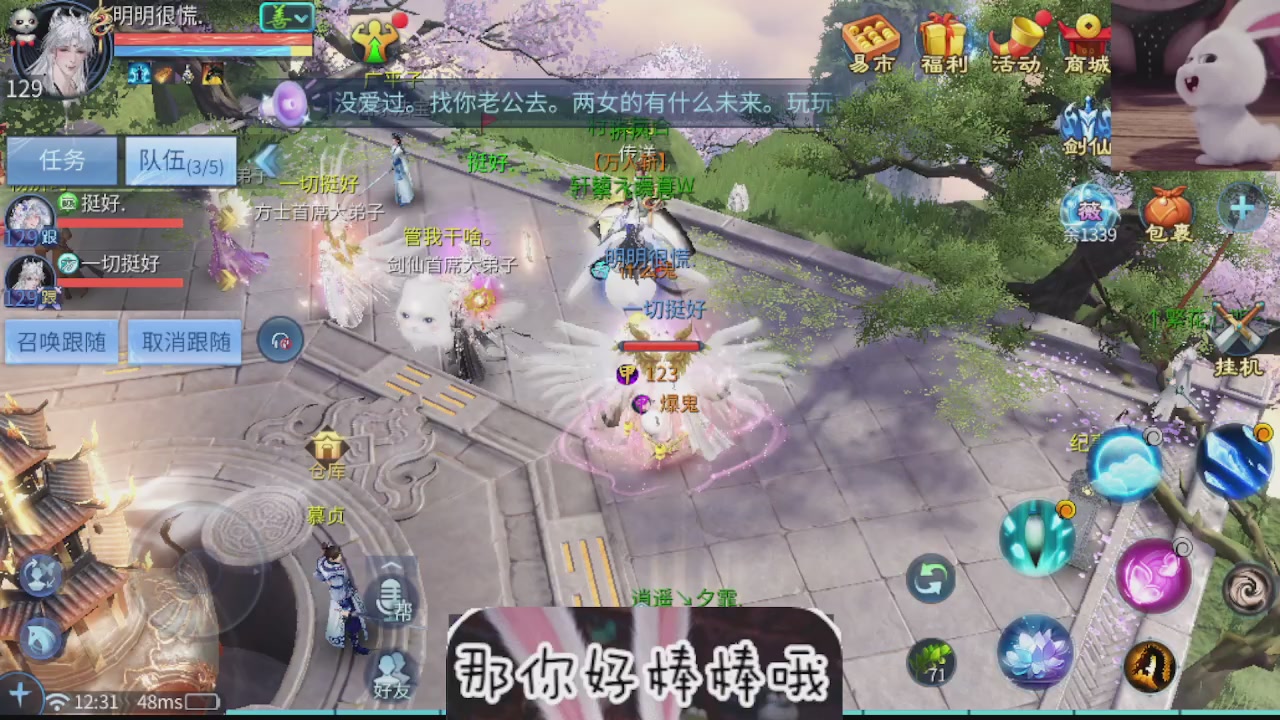1280x720 pixels.
Task: Select the 剑仙 (Sword Immortal) icon
Action: tap(1088, 125)
